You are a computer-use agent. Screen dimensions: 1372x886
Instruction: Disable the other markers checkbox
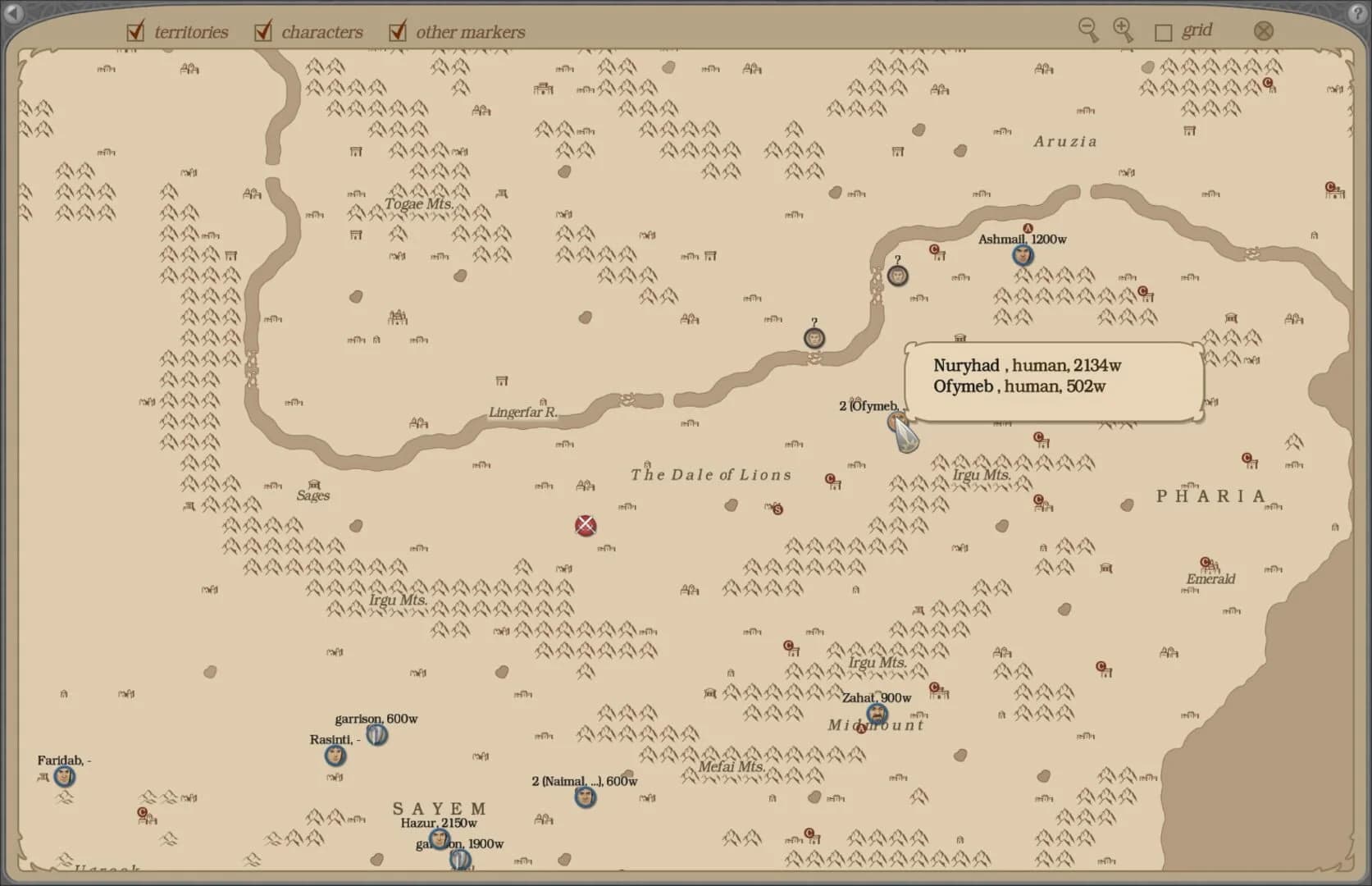click(x=398, y=30)
